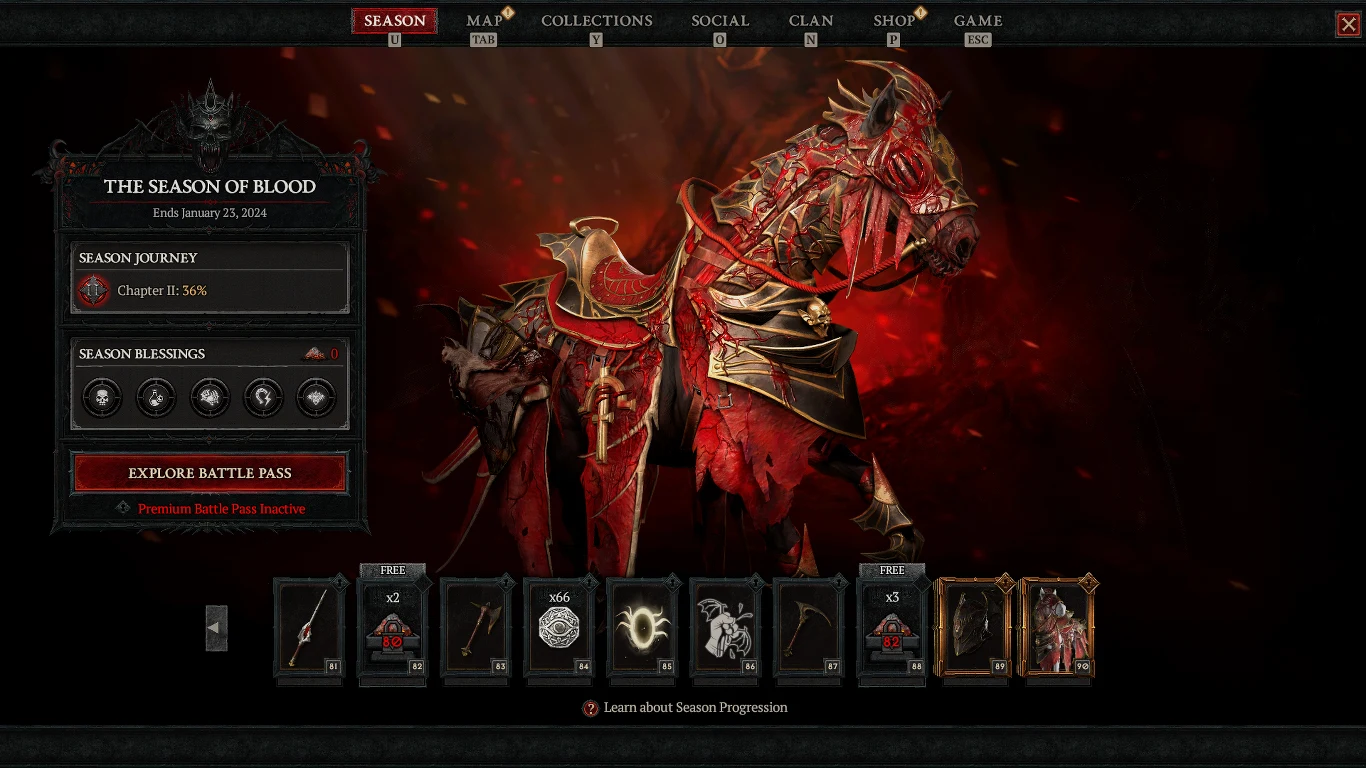
Task: Select the skull season blessing
Action: (102, 397)
